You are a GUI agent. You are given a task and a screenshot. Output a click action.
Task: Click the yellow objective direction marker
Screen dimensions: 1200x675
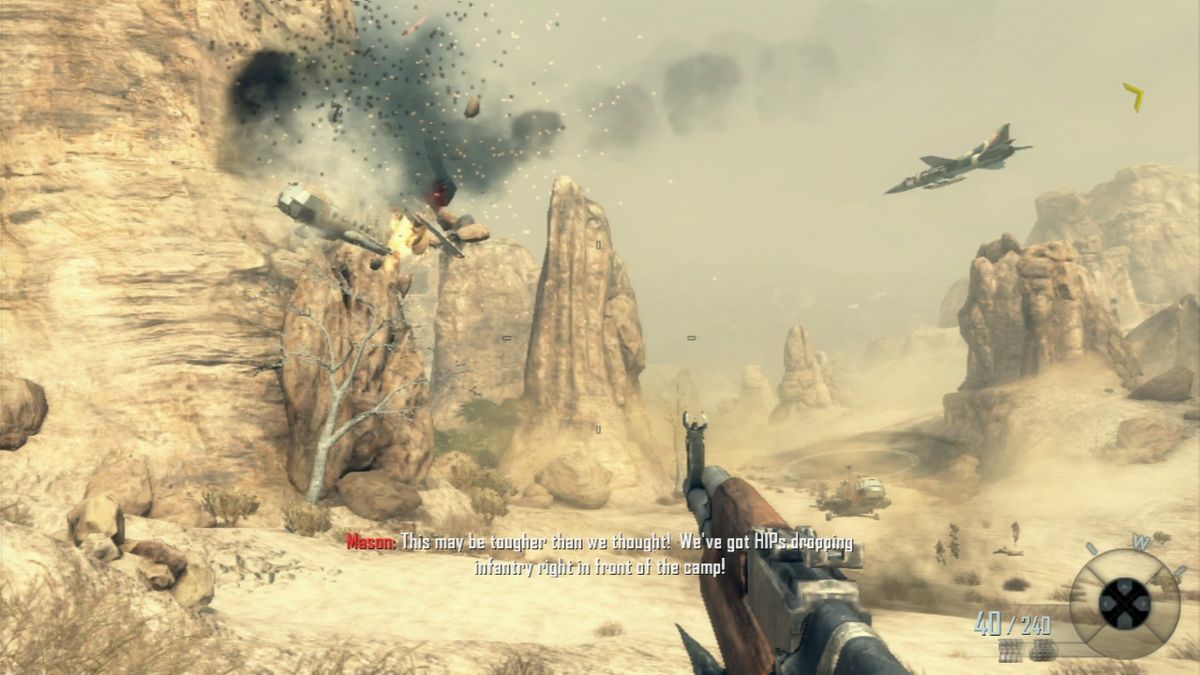[1134, 97]
